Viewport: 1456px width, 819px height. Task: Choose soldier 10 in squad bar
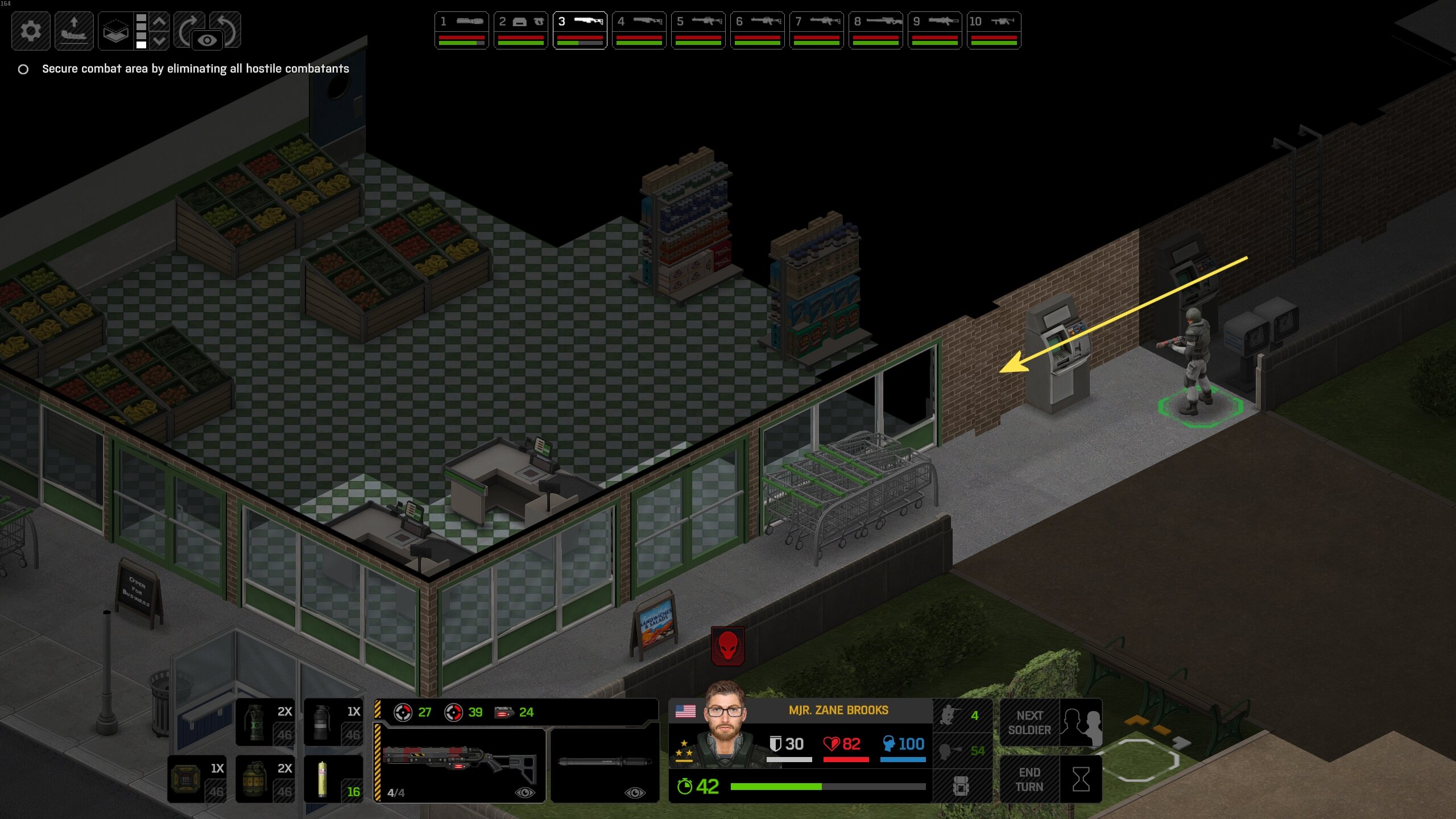coord(994,30)
